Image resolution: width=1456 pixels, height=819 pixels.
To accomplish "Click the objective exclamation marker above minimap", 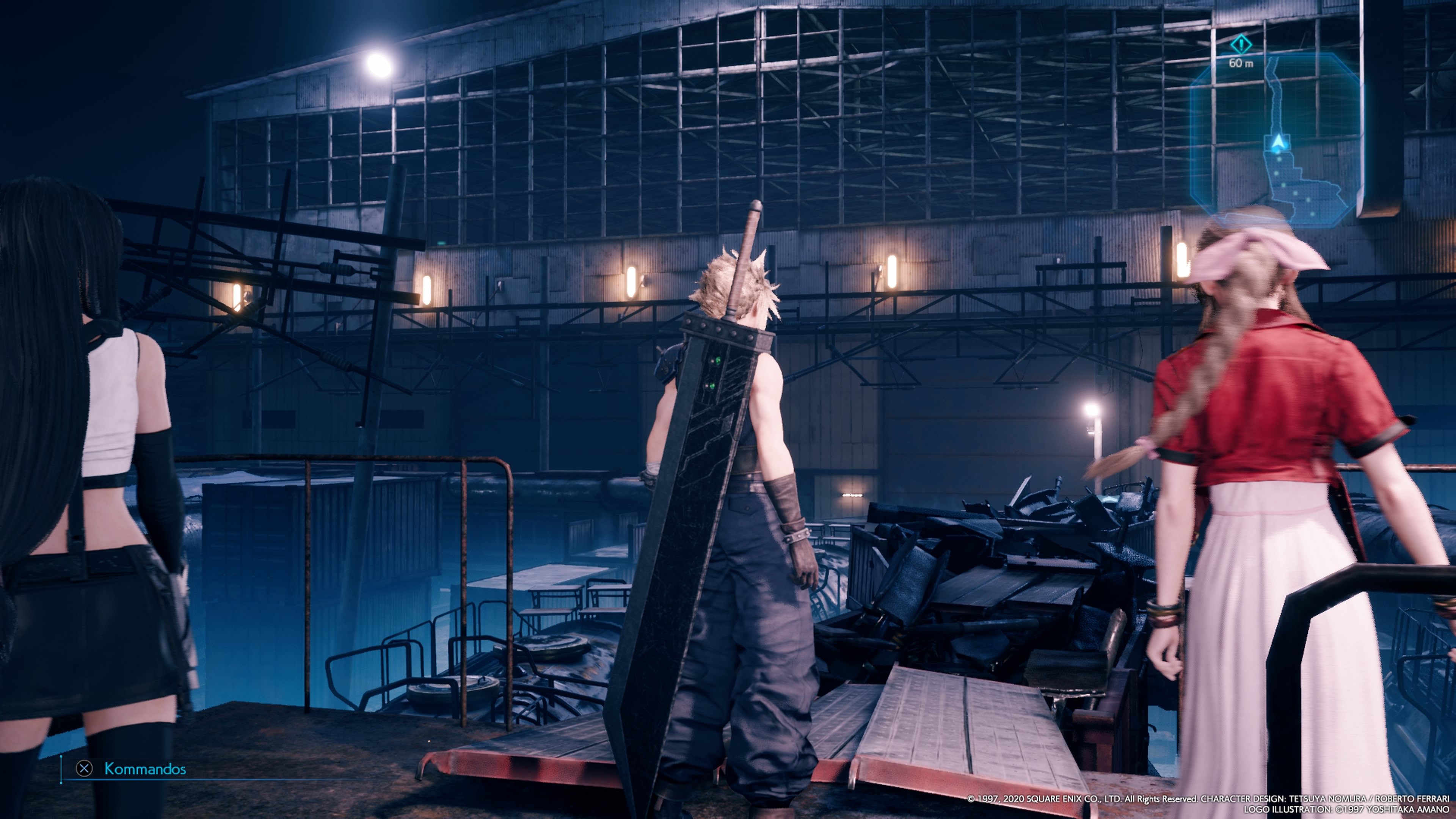I will point(1242,45).
